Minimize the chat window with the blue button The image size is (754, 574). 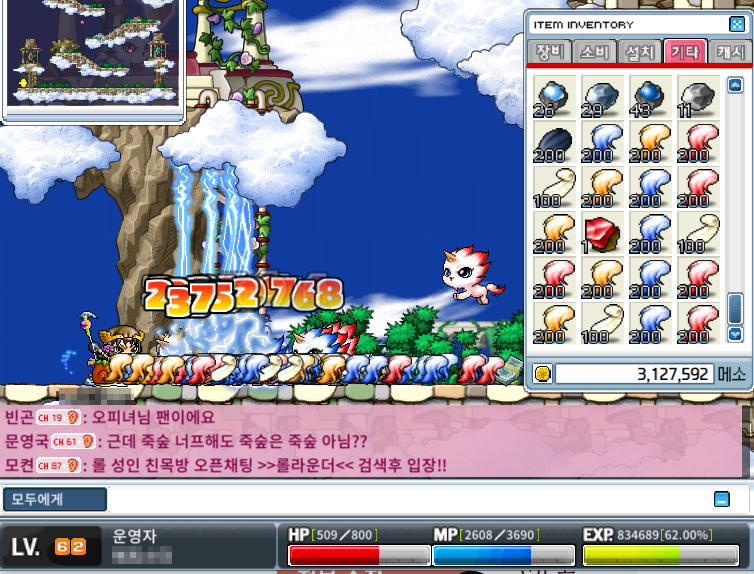[x=721, y=499]
